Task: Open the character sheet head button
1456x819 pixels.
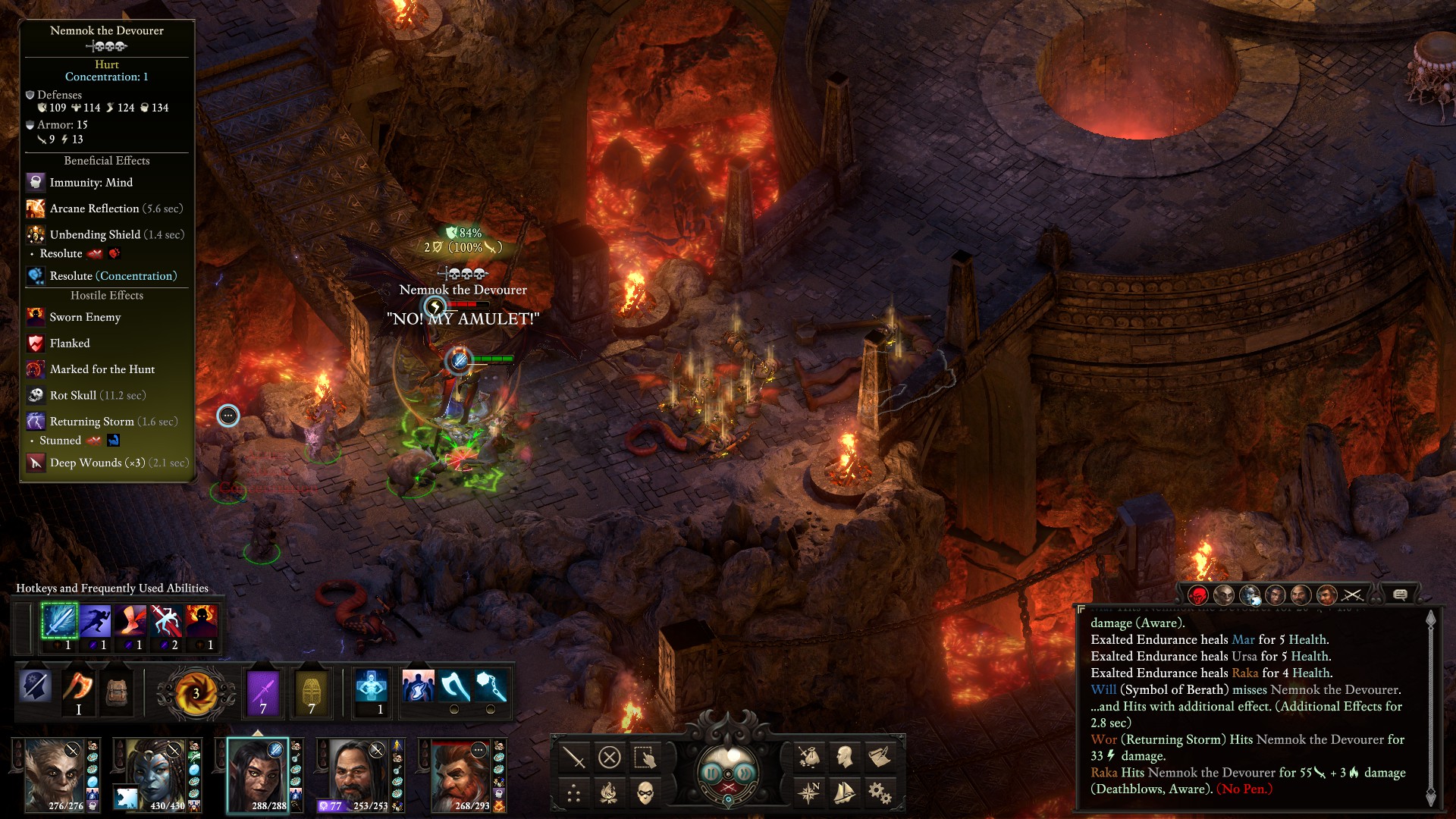Action: click(844, 756)
